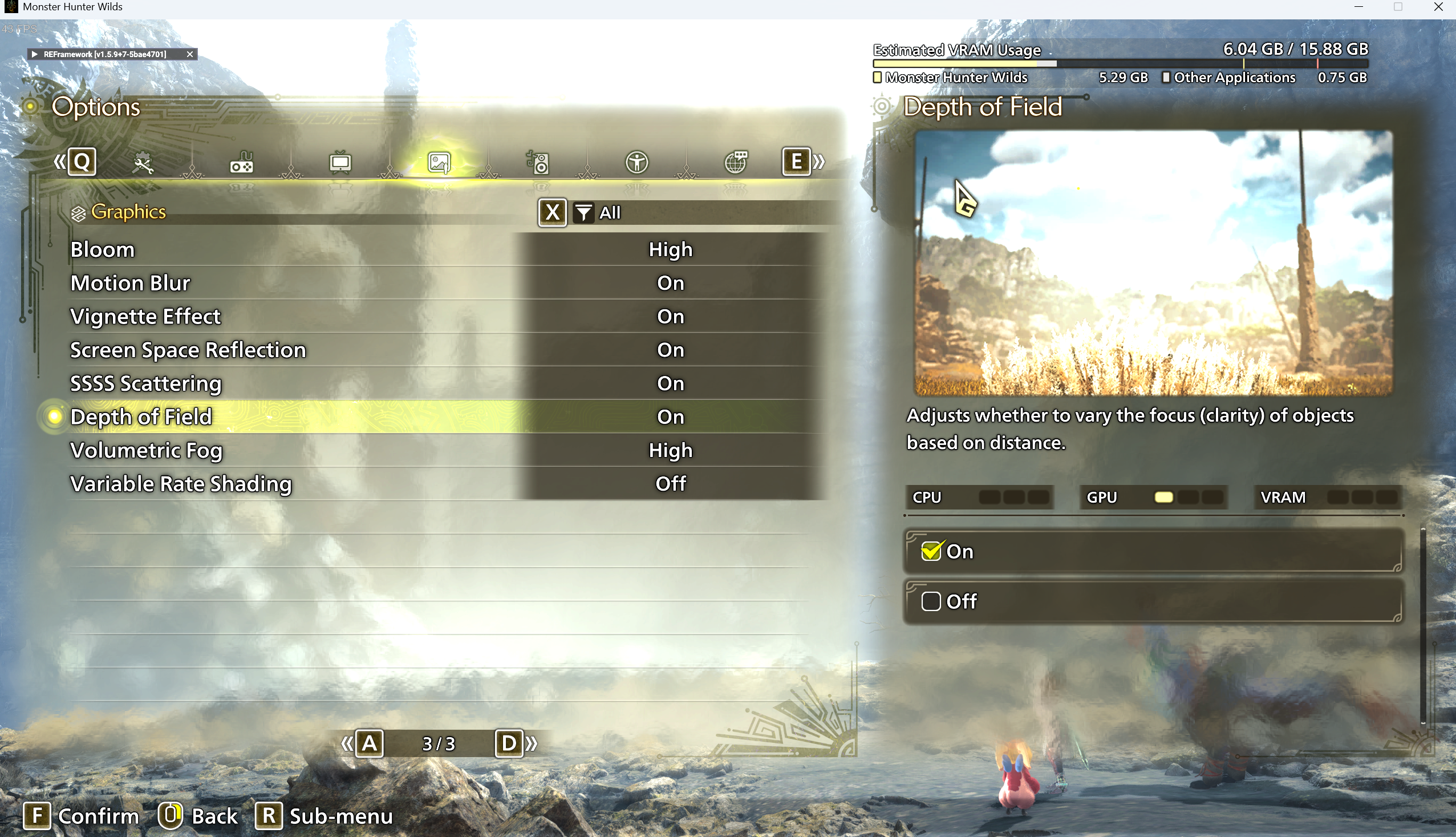The width and height of the screenshot is (1456, 837).
Task: Open the monitor display settings tab
Action: coord(340,163)
